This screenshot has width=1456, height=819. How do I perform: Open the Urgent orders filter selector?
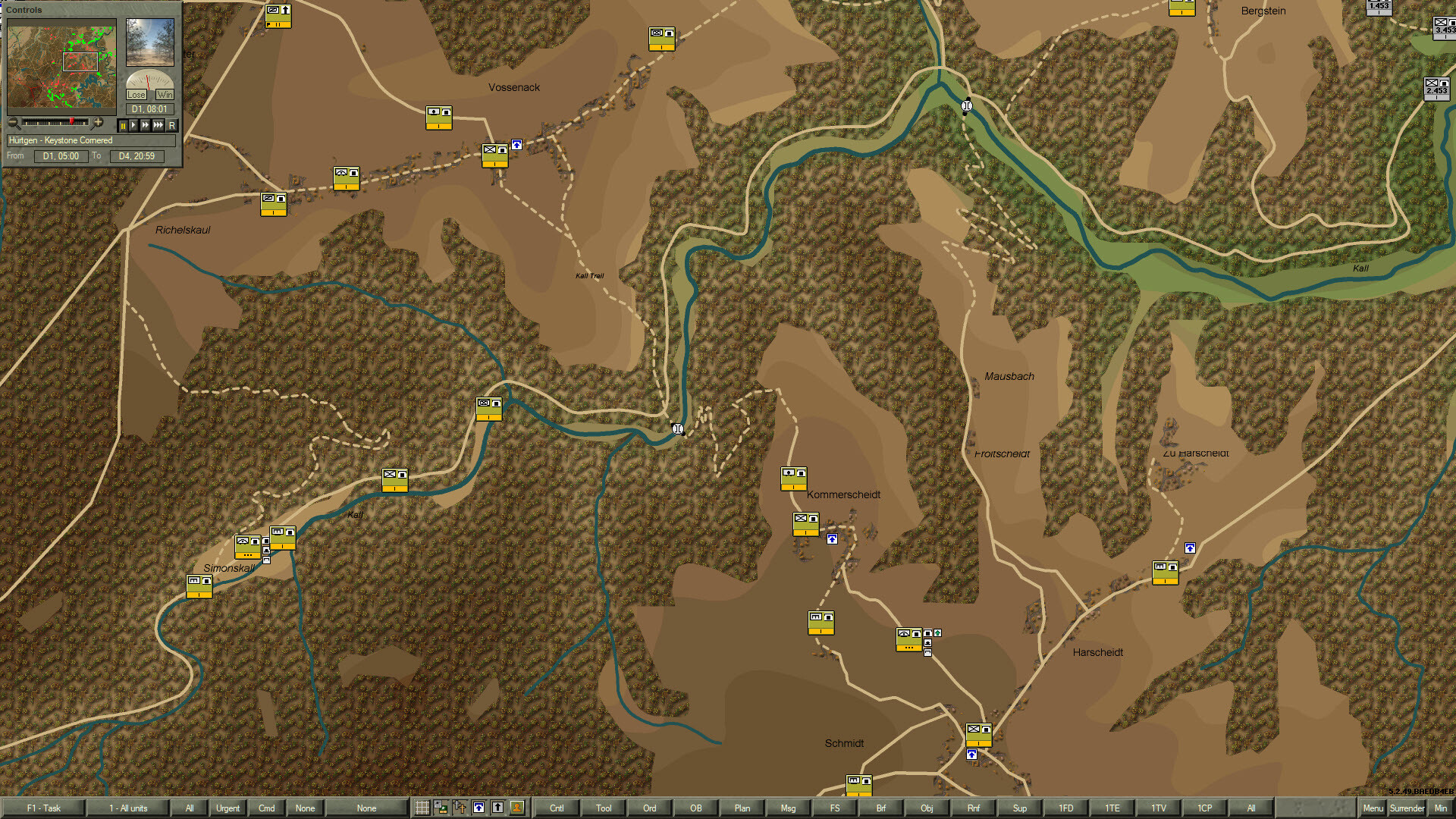(228, 808)
